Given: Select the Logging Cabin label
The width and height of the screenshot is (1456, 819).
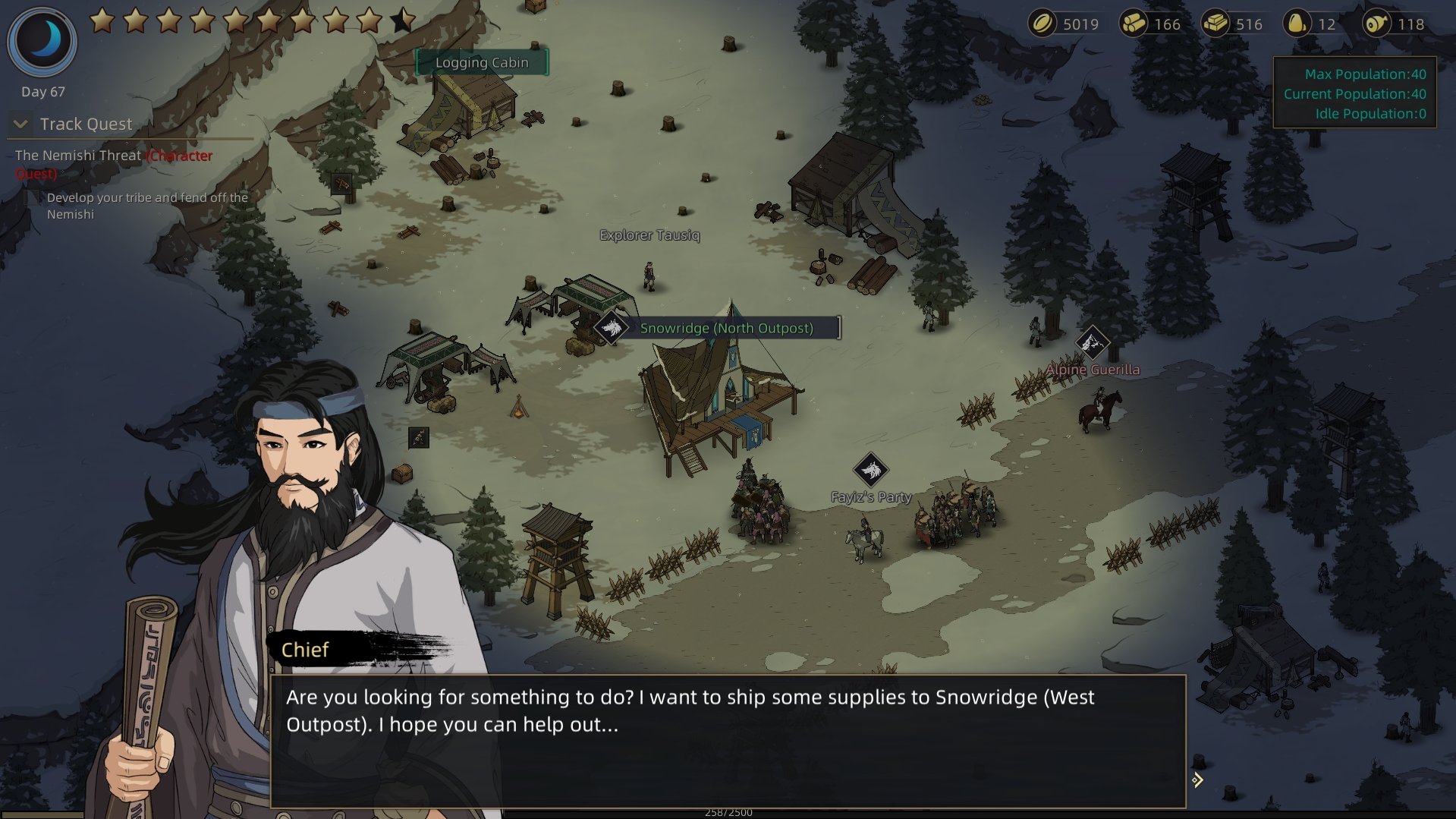Looking at the screenshot, I should tap(482, 63).
